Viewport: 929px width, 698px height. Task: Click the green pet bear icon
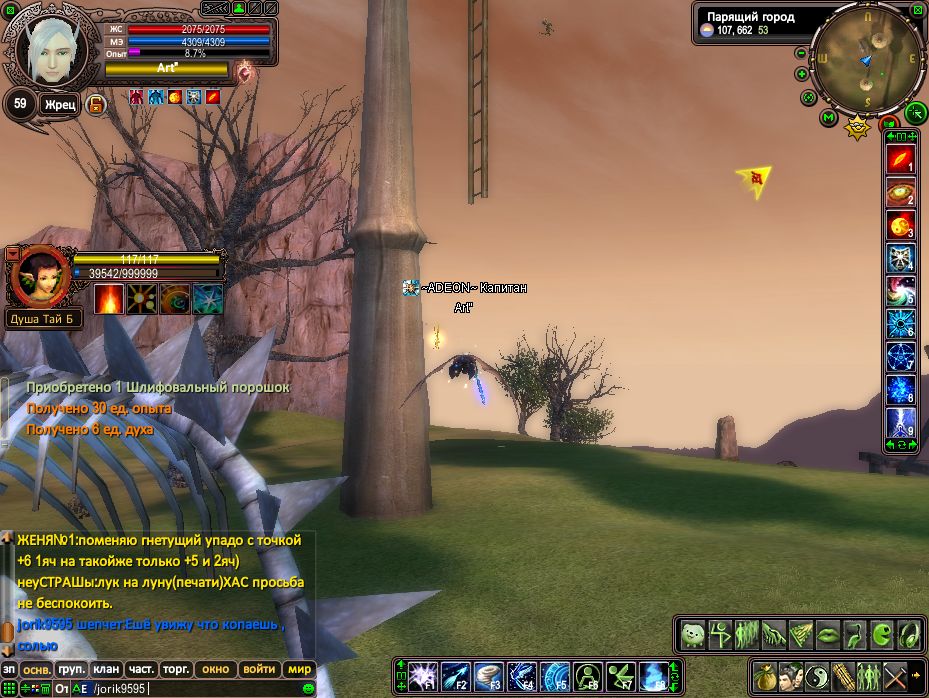tap(693, 634)
